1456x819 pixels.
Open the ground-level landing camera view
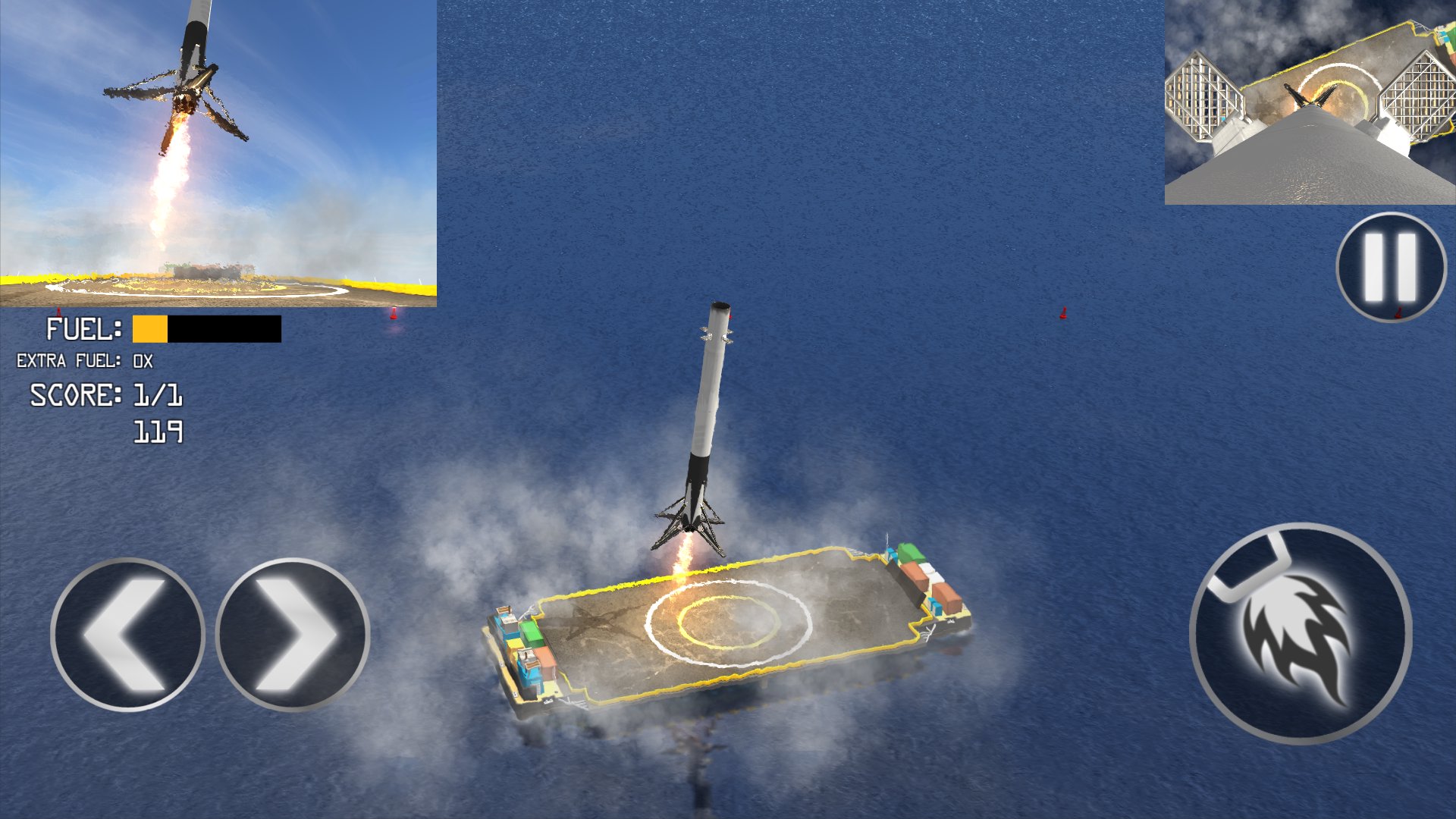(220, 152)
